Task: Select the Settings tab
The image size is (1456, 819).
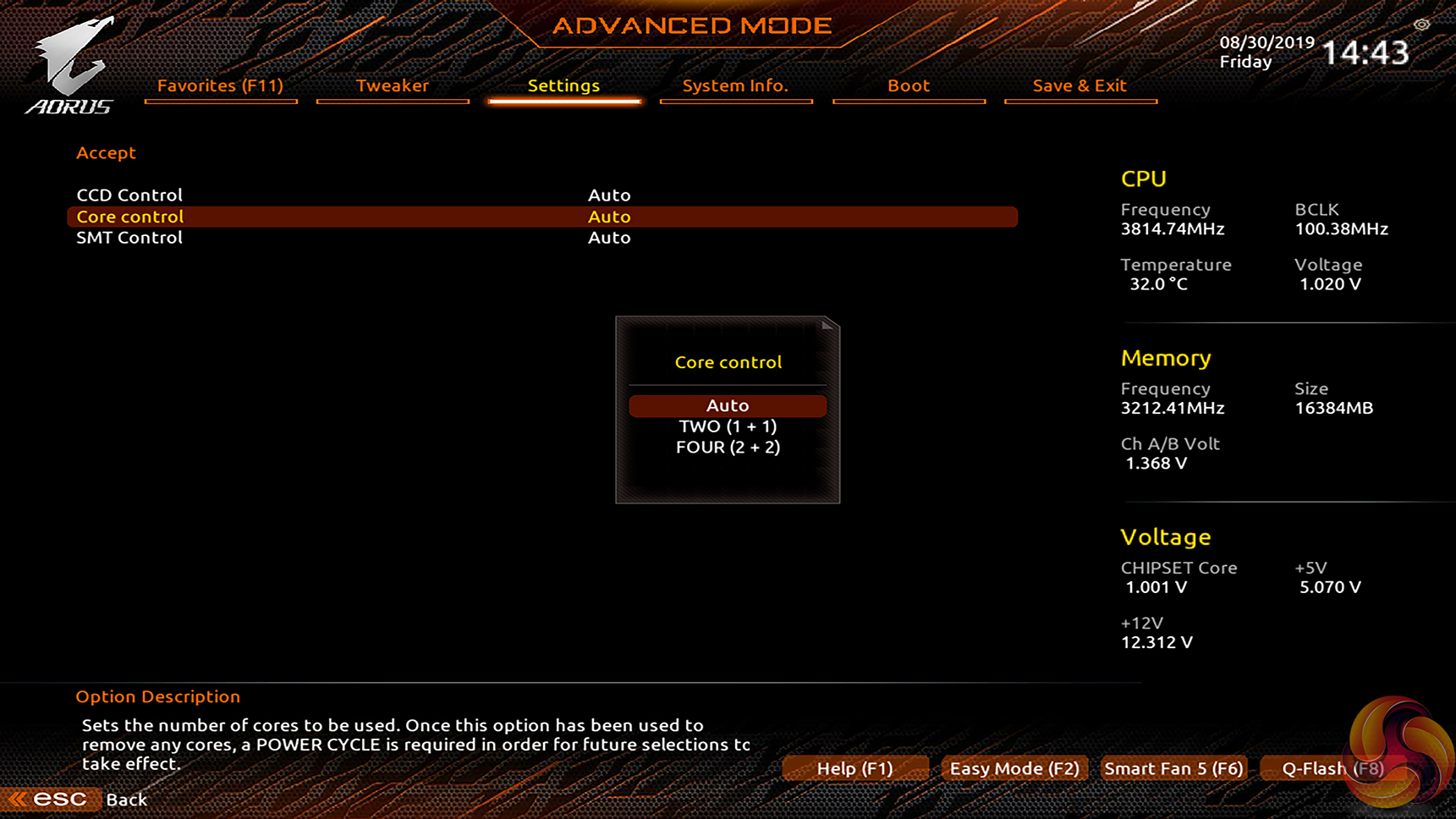Action: [x=563, y=85]
